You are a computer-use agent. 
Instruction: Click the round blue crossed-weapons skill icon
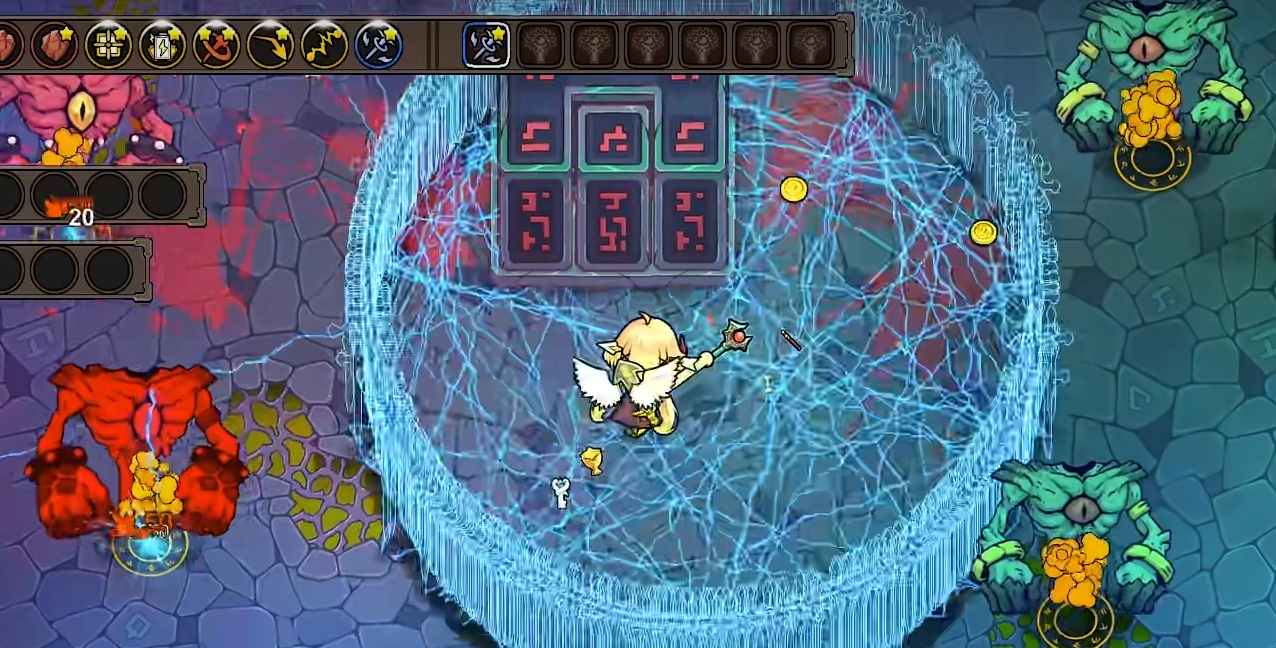coord(378,45)
